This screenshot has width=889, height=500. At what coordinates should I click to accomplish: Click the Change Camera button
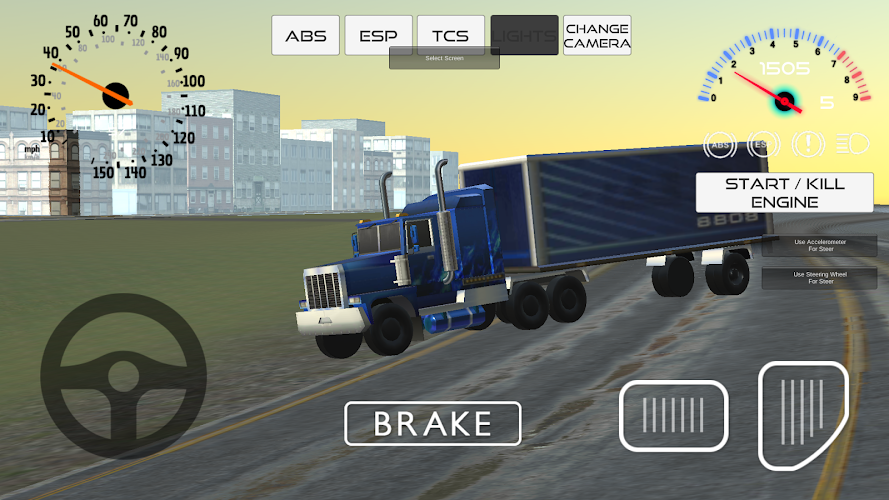(x=597, y=36)
